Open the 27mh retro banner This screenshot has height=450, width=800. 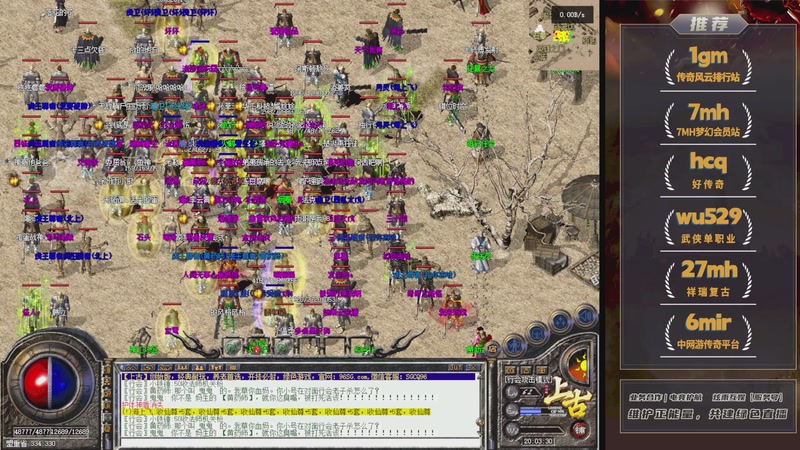[x=708, y=278]
